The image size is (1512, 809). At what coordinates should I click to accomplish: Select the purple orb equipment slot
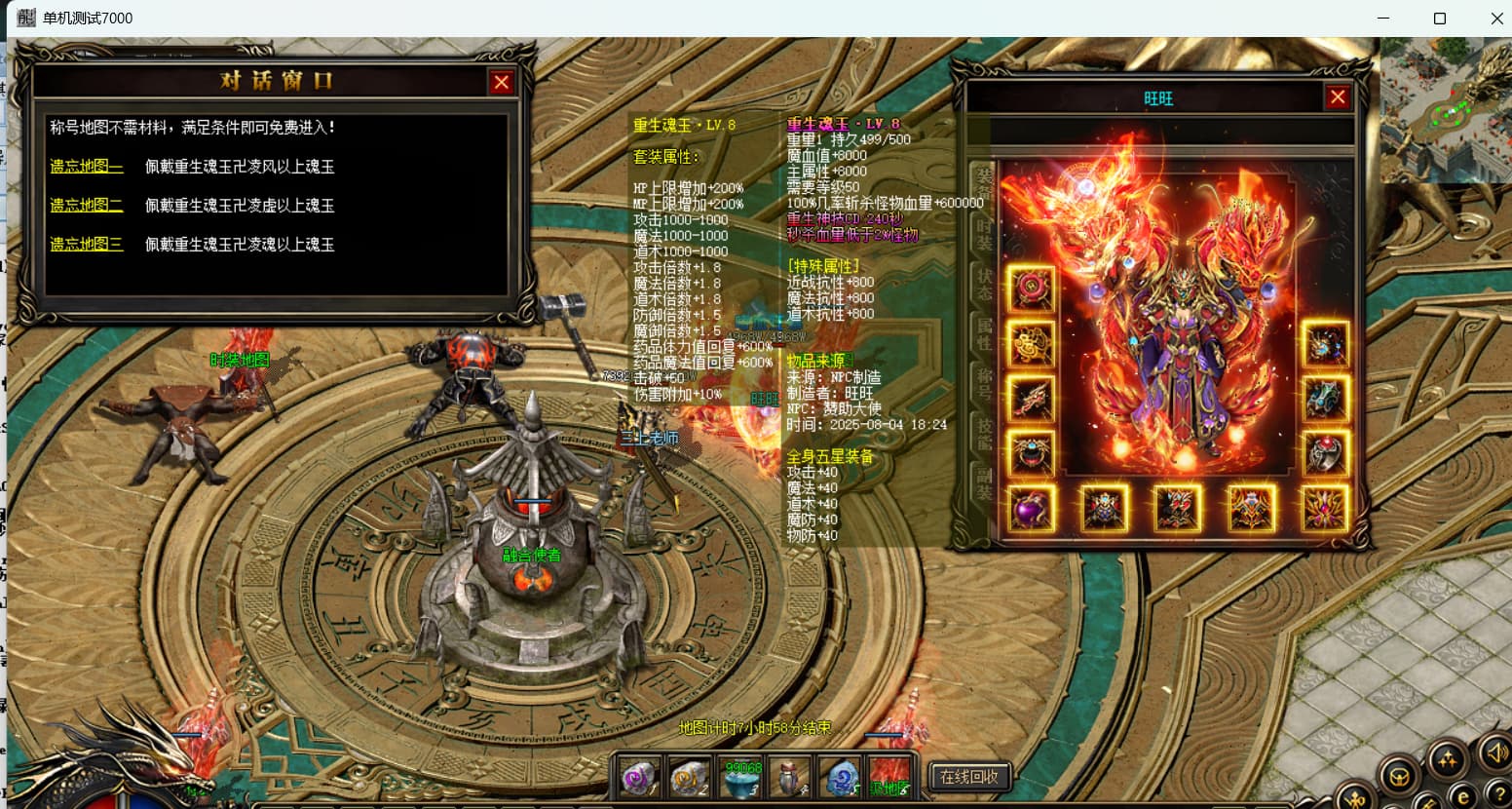point(1031,510)
